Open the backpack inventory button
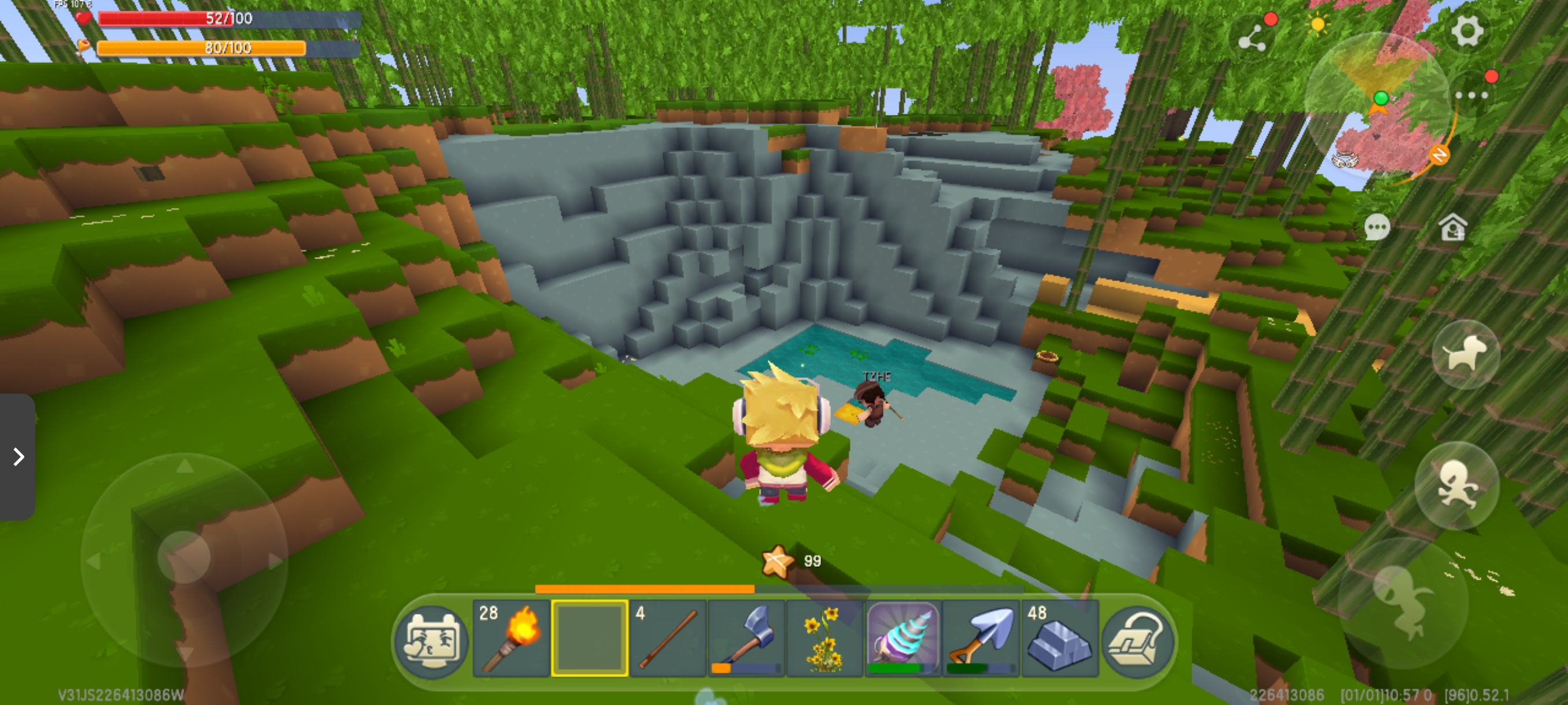The image size is (1568, 705). point(1137,640)
